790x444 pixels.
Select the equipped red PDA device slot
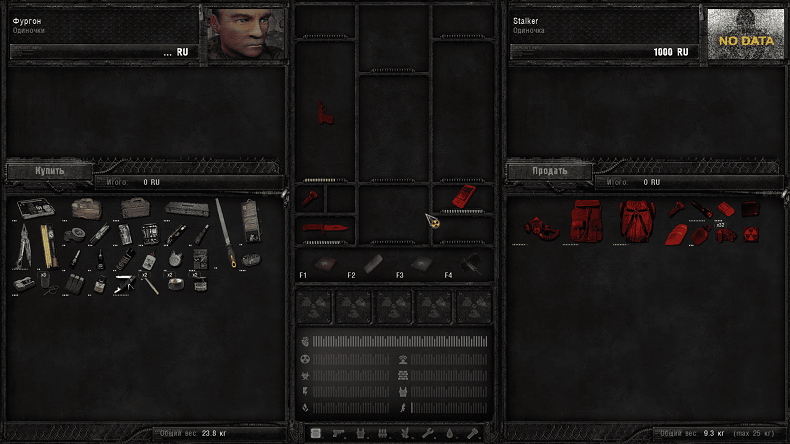[x=461, y=195]
